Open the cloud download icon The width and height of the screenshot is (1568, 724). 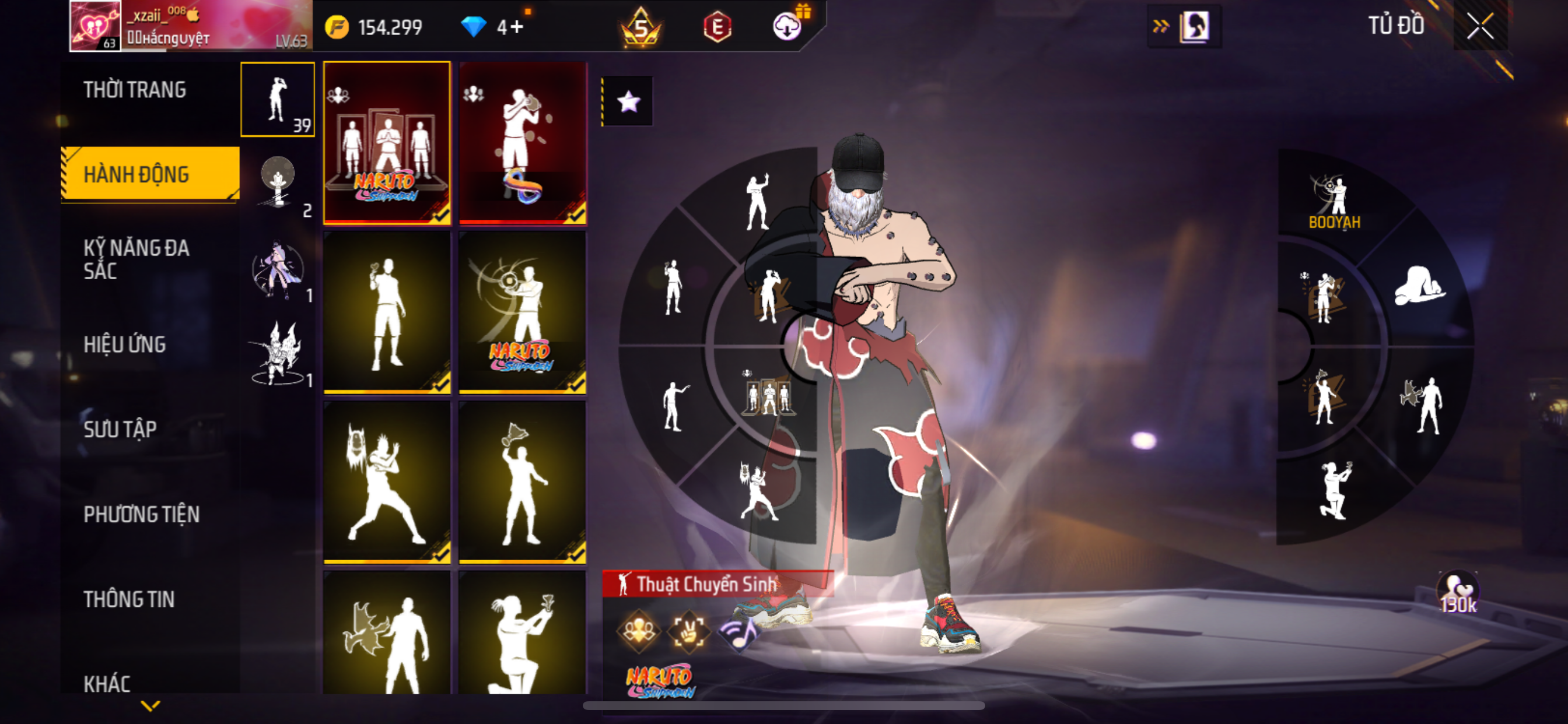[x=786, y=27]
